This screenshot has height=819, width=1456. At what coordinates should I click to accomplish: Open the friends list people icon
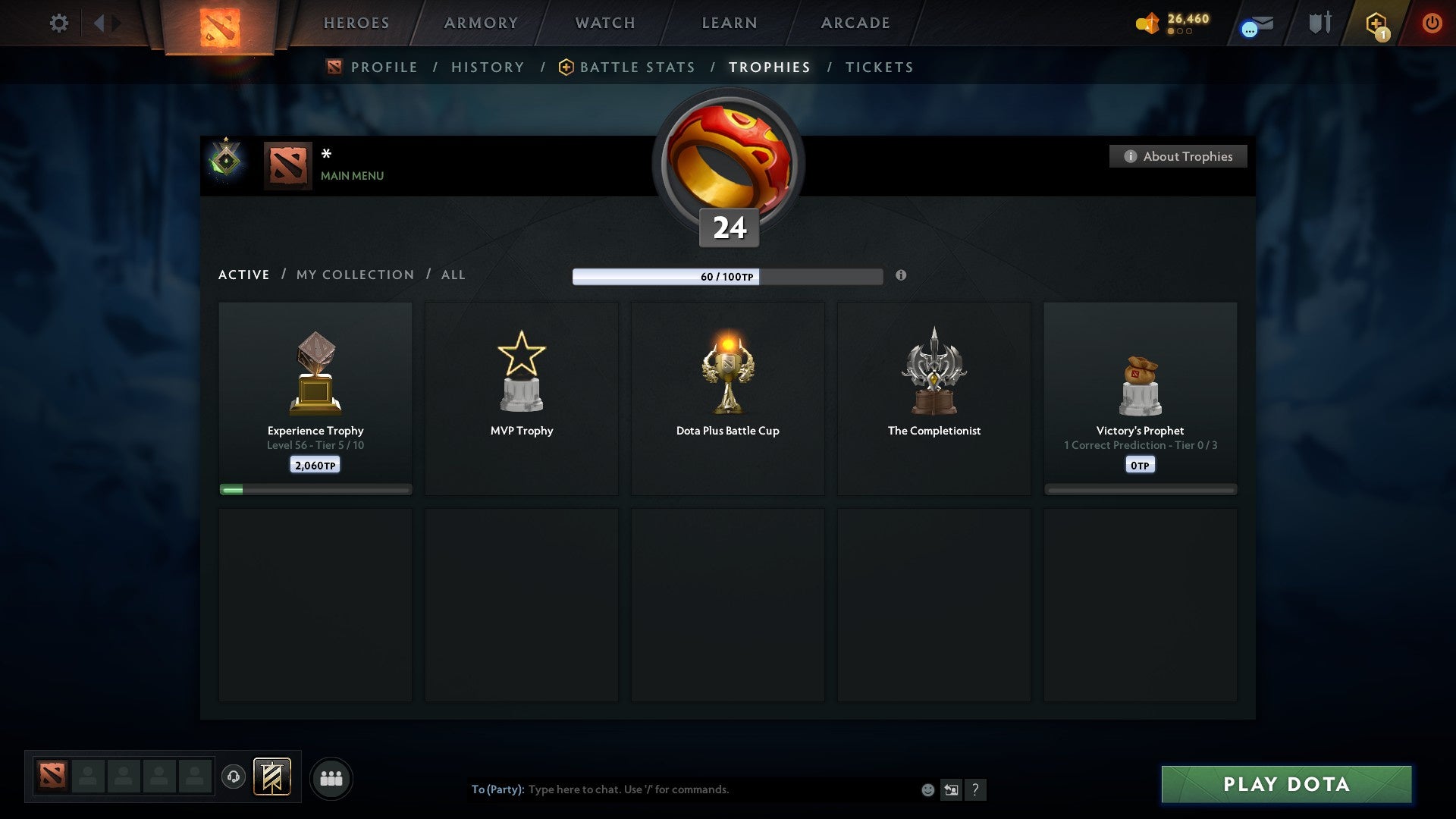(331, 777)
